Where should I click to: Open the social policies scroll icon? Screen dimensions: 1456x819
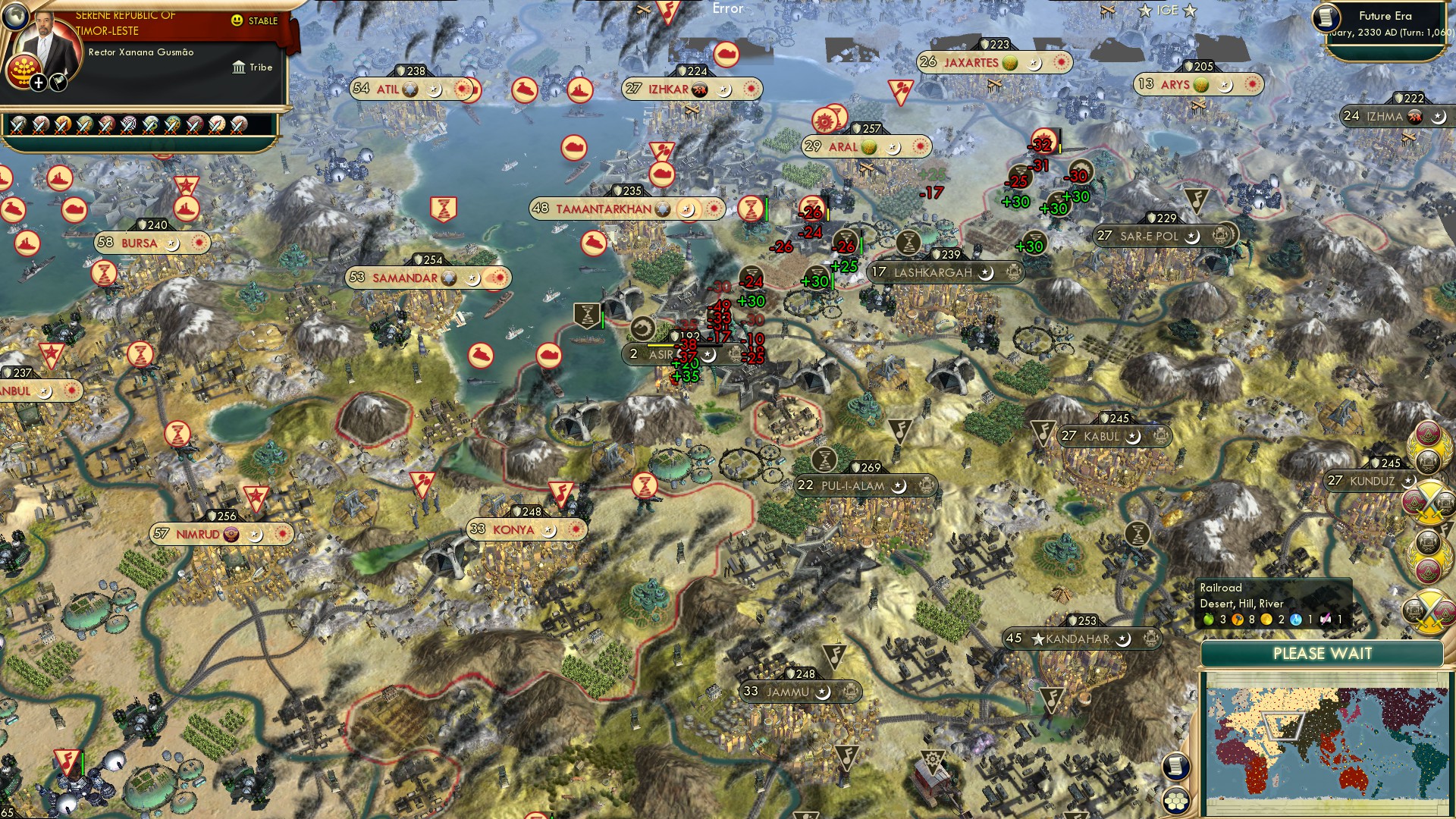tap(1176, 767)
